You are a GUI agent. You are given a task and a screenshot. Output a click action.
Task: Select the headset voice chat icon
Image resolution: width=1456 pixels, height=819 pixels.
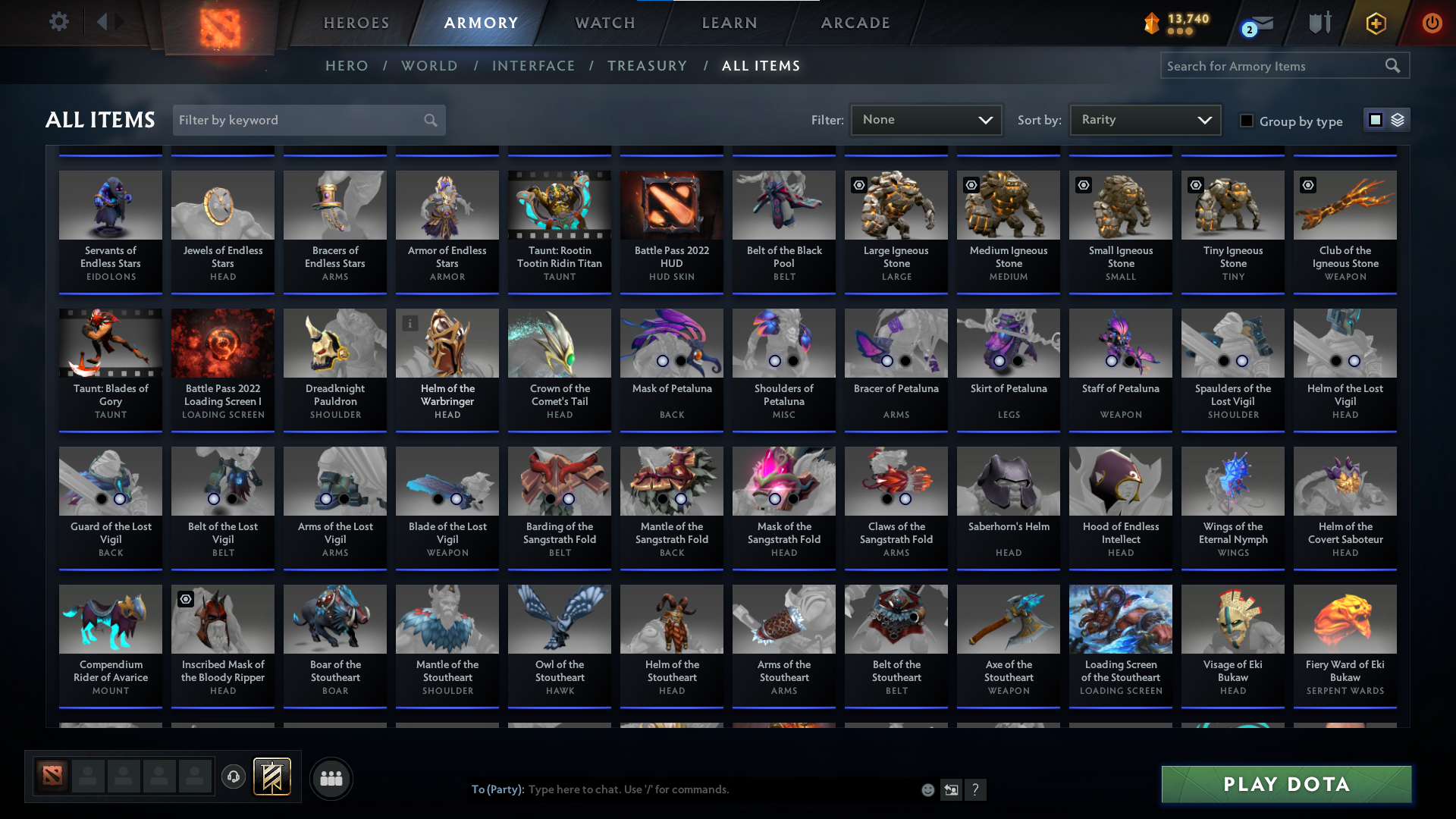click(x=234, y=778)
